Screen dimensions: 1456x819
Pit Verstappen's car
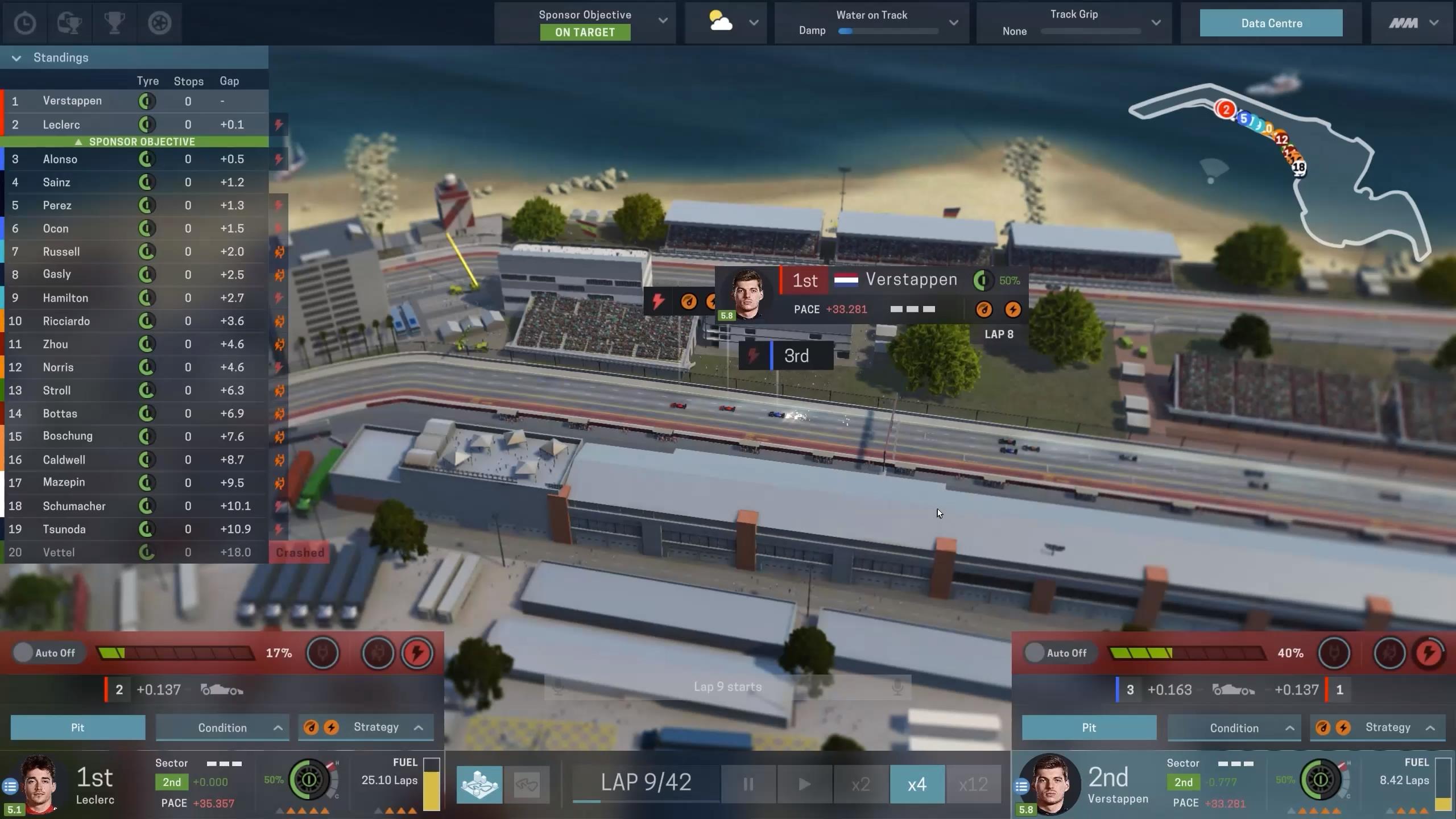[x=1089, y=728]
